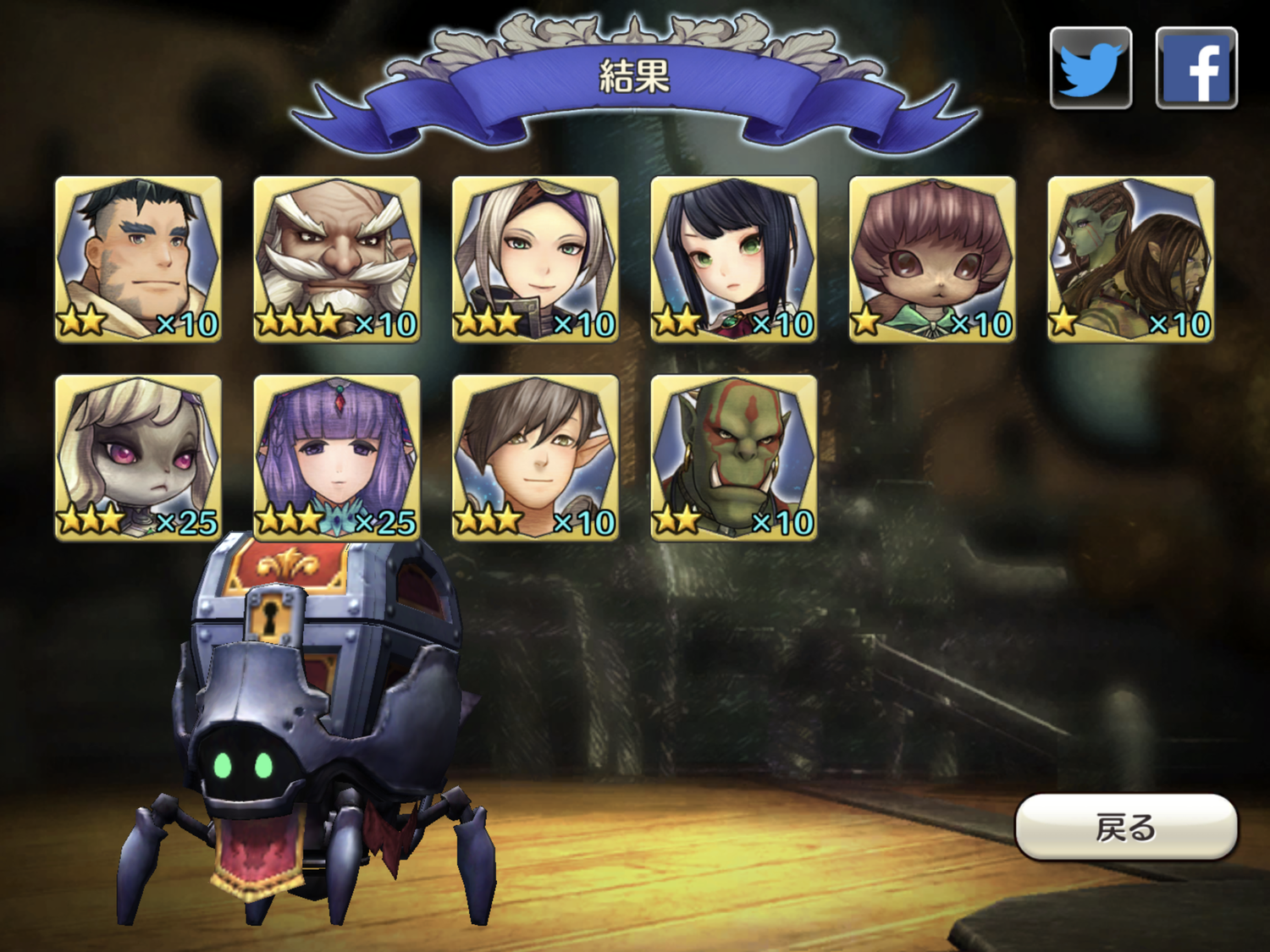Choose the pale creature with pink eyes
Image resolution: width=1270 pixels, height=952 pixels.
(138, 458)
